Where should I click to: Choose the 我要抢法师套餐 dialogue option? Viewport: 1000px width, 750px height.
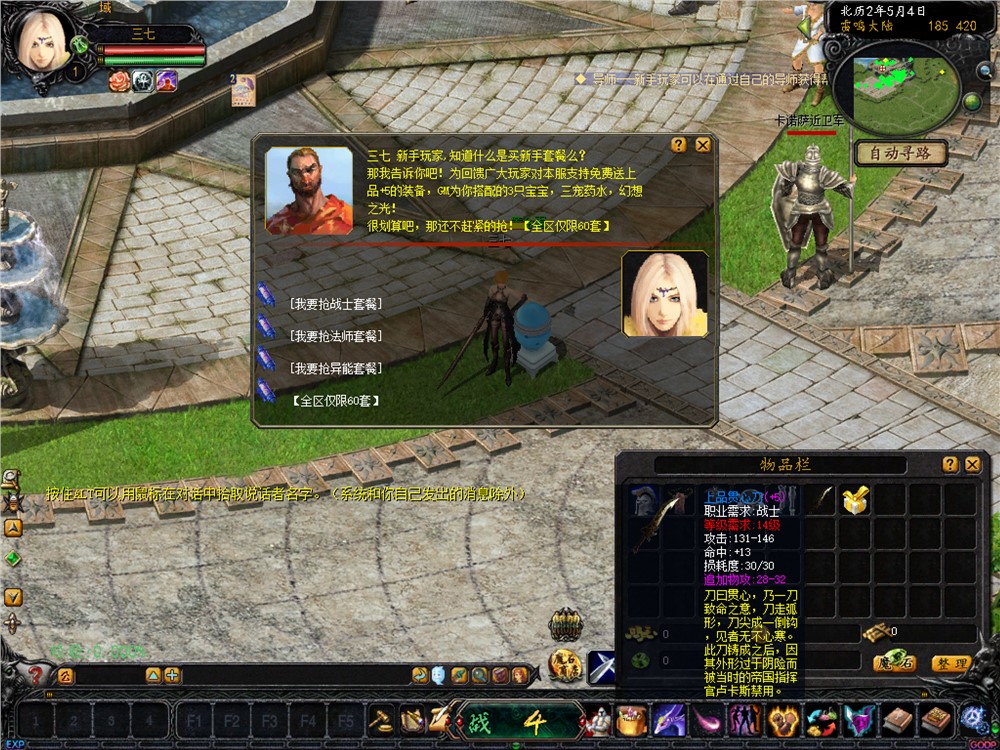[x=336, y=336]
